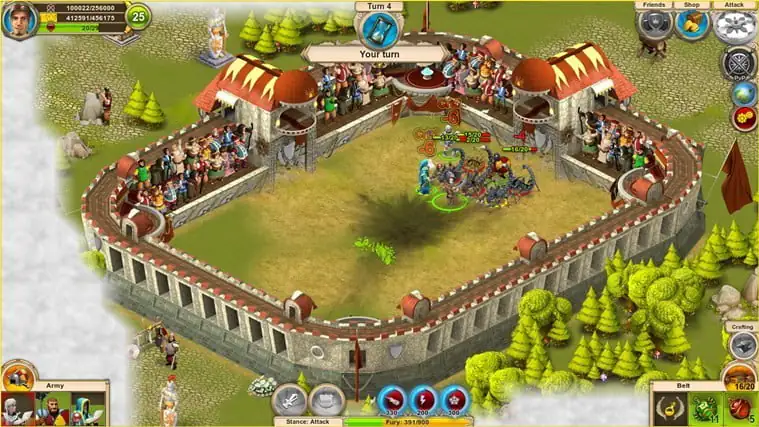Open the army helmet icon

click(18, 377)
